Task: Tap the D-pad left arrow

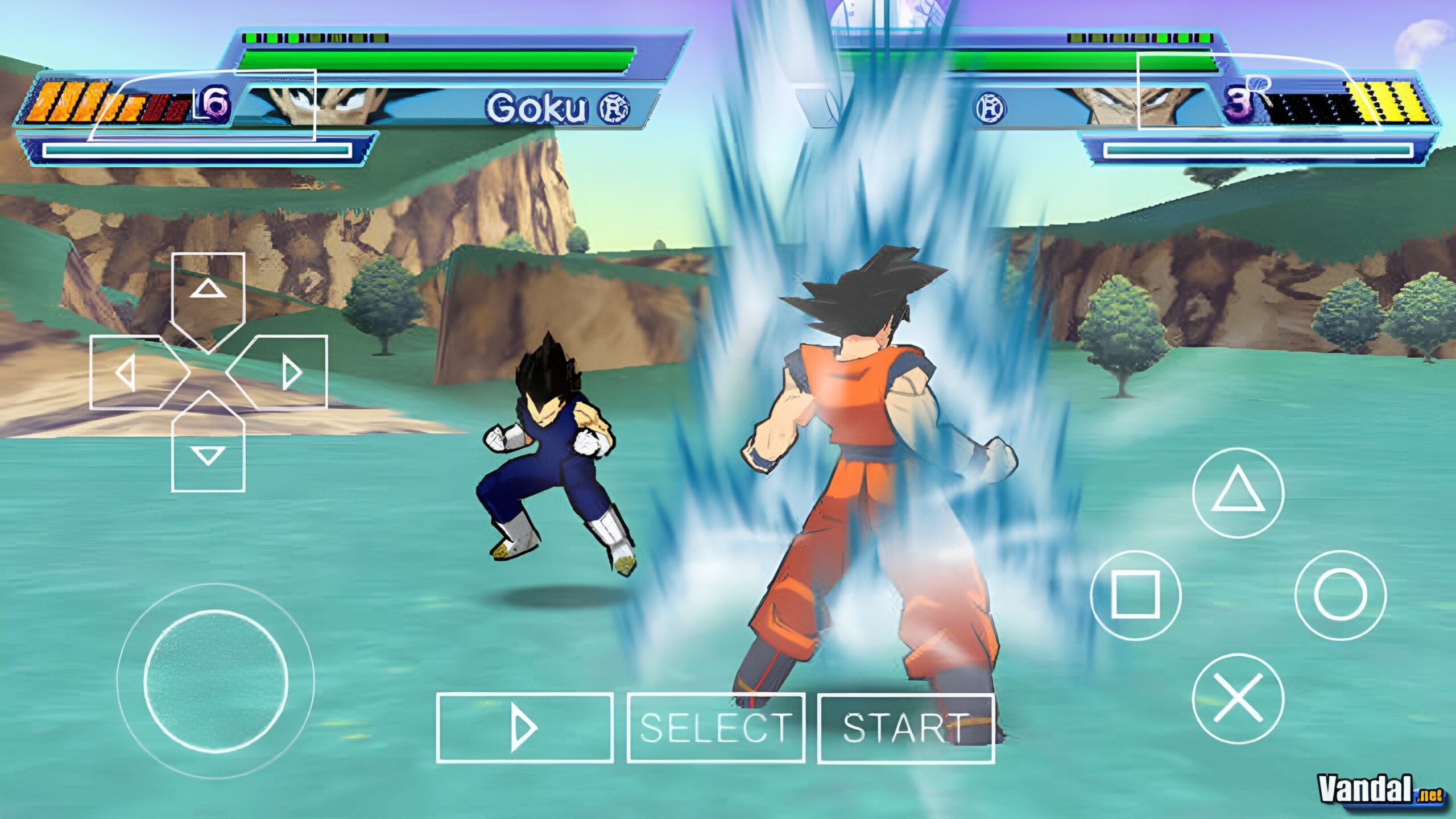Action: pos(126,373)
